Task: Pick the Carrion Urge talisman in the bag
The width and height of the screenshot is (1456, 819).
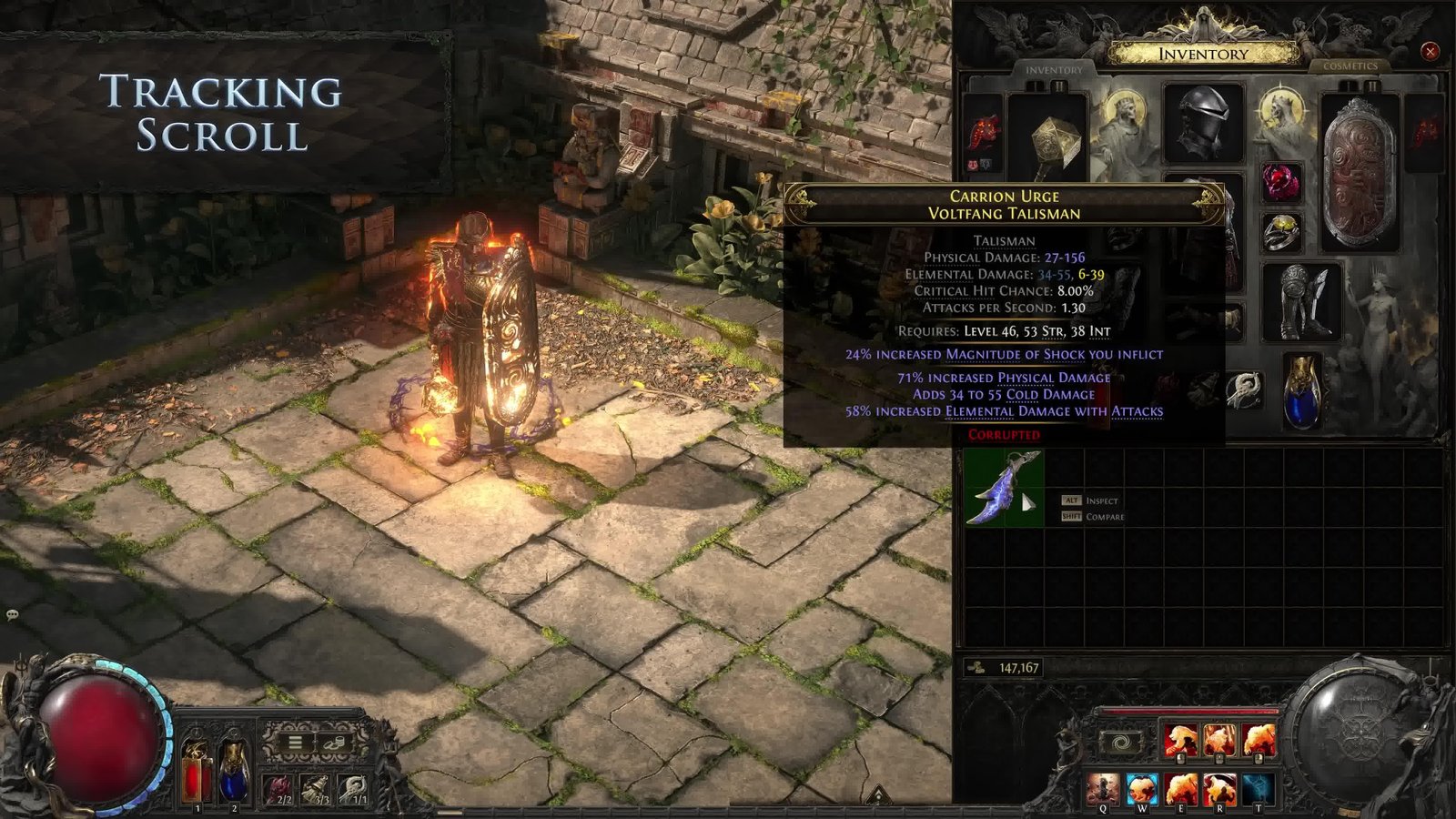Action: click(x=1003, y=488)
